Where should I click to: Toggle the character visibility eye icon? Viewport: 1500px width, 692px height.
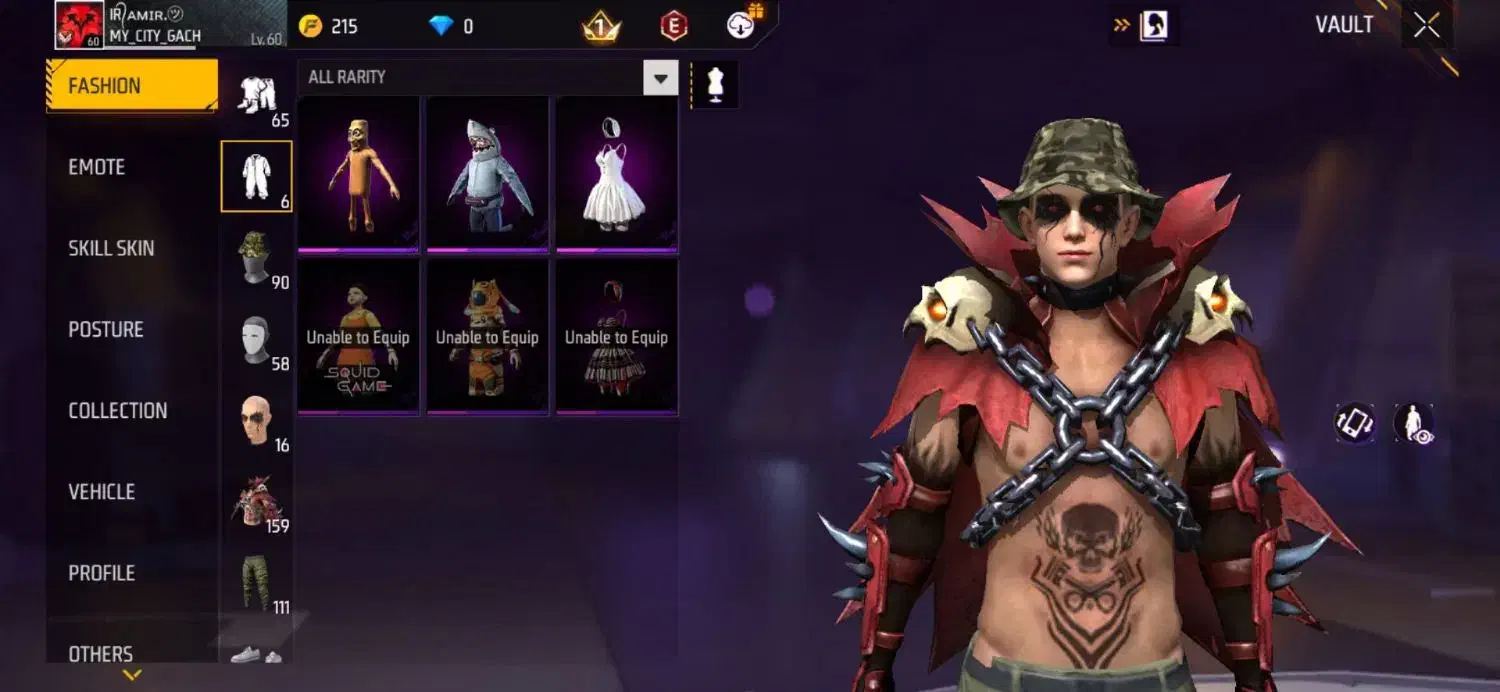tap(1414, 423)
